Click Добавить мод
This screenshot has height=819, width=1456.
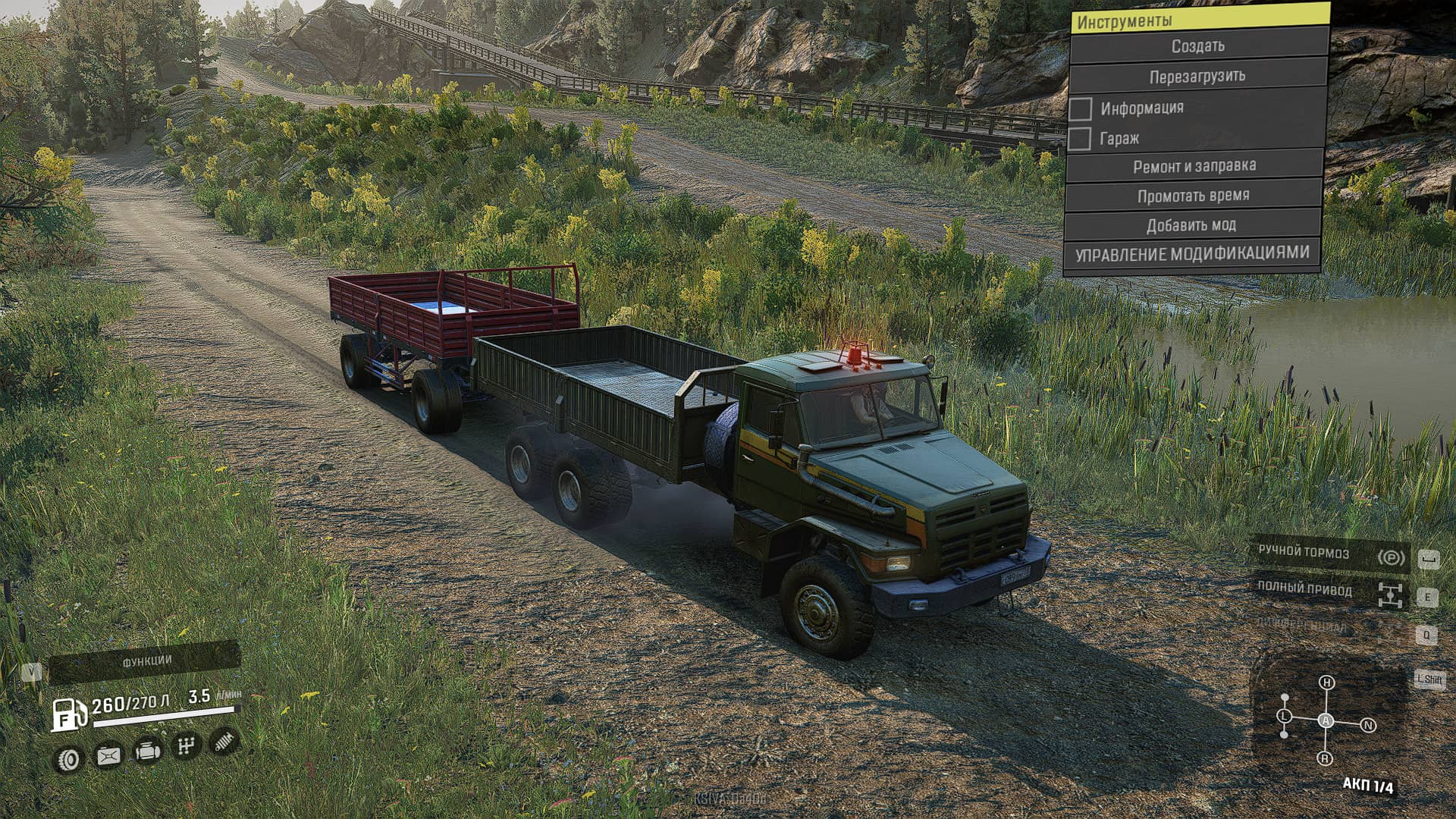click(x=1191, y=225)
